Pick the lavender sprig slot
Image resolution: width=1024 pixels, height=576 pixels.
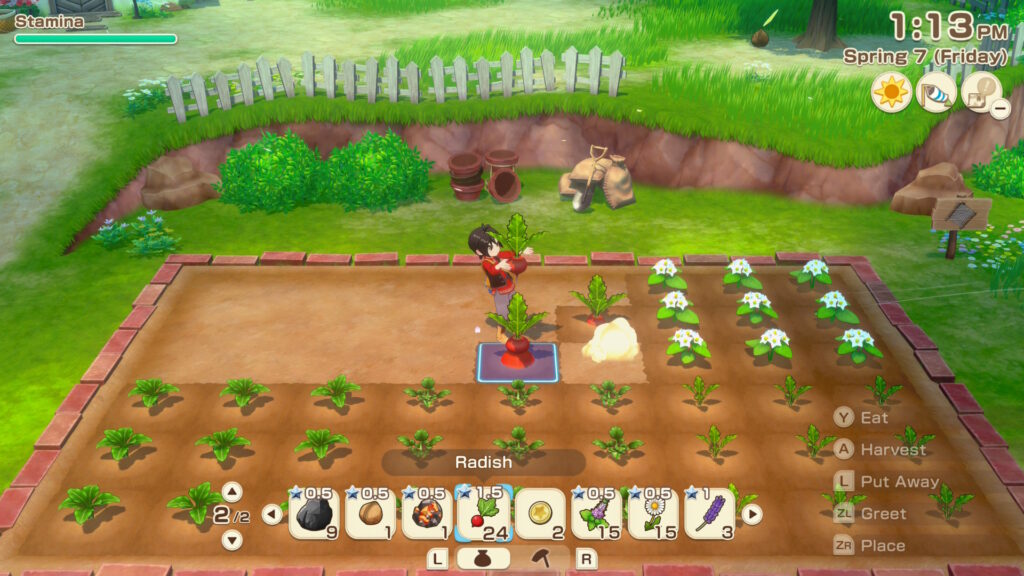[x=710, y=514]
